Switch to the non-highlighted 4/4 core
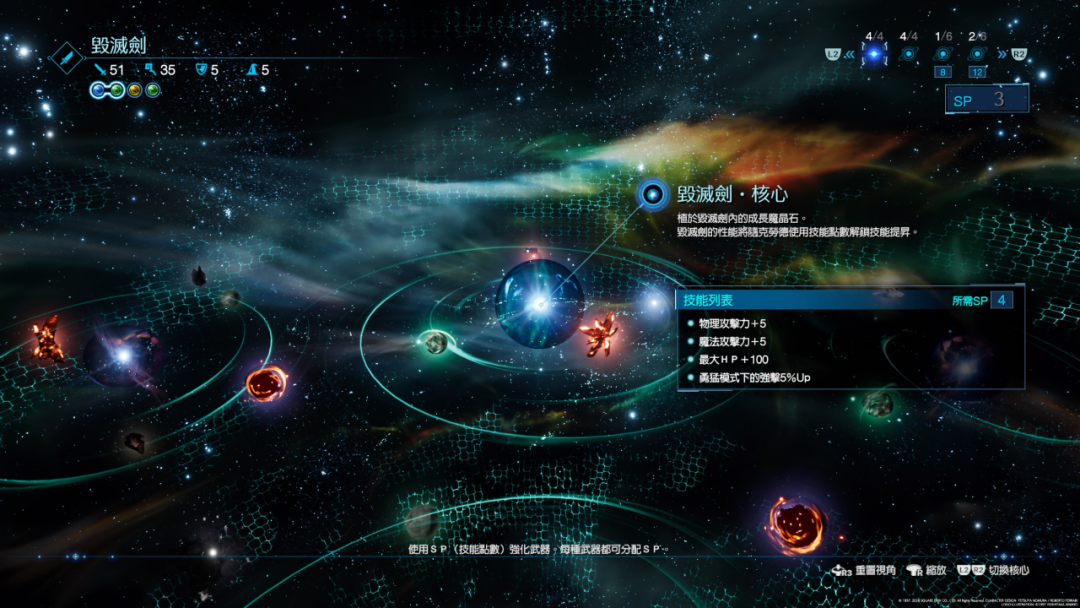1080x608 pixels. (908, 54)
